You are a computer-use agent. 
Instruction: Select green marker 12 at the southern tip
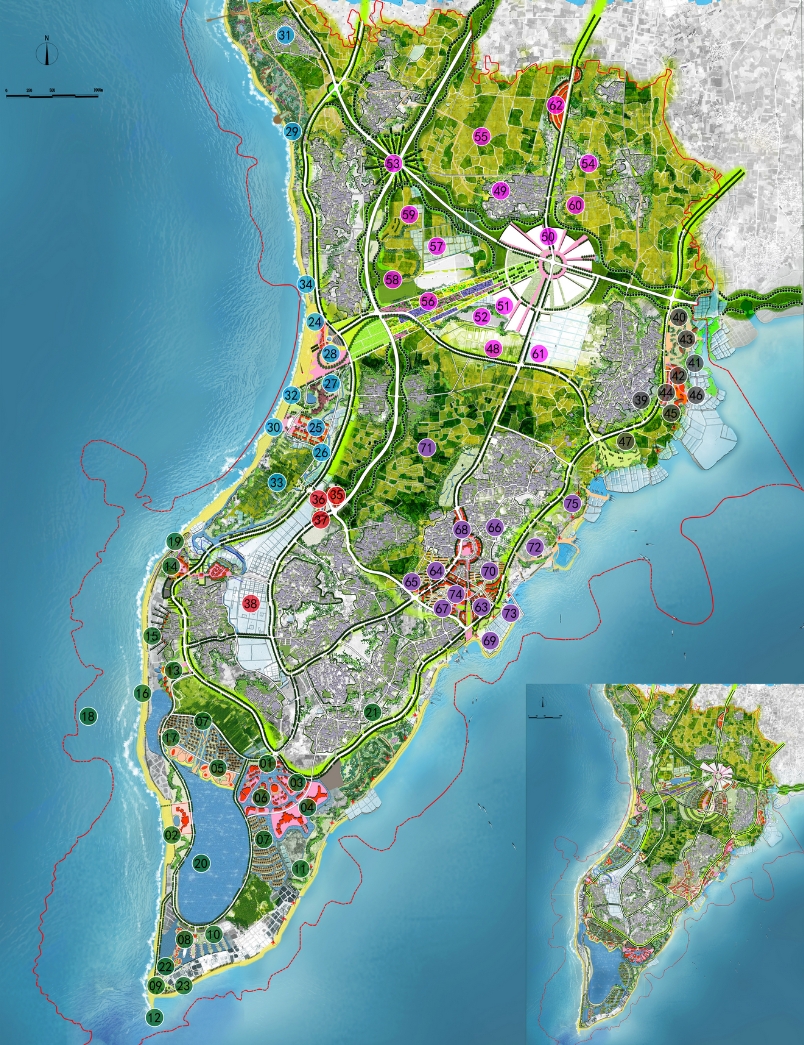[153, 1017]
